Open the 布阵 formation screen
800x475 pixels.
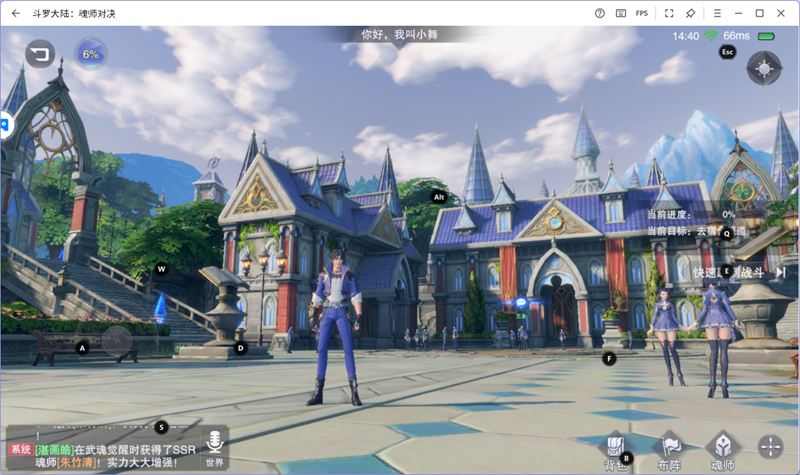point(668,450)
